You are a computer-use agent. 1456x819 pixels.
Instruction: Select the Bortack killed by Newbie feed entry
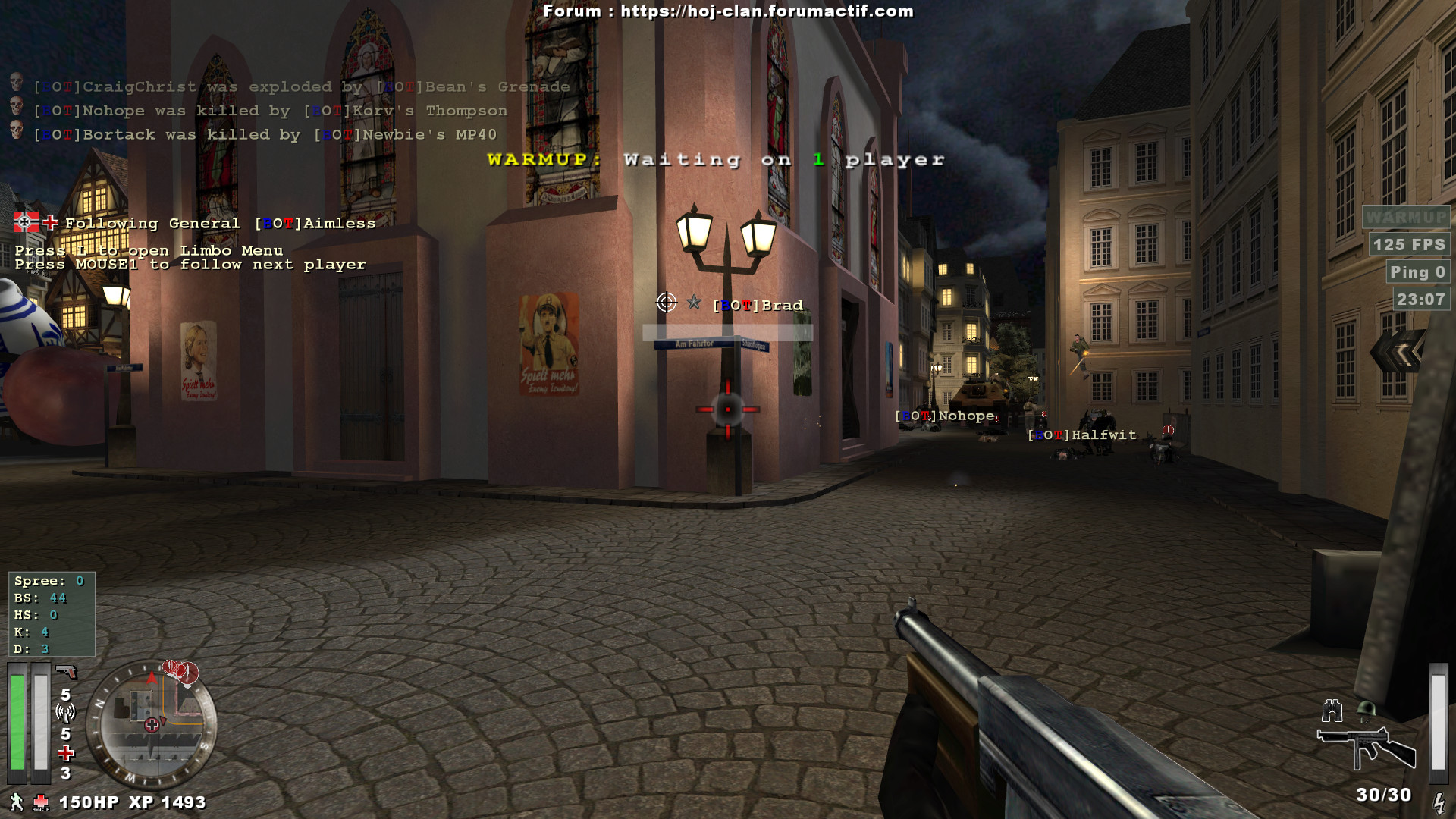(x=265, y=135)
